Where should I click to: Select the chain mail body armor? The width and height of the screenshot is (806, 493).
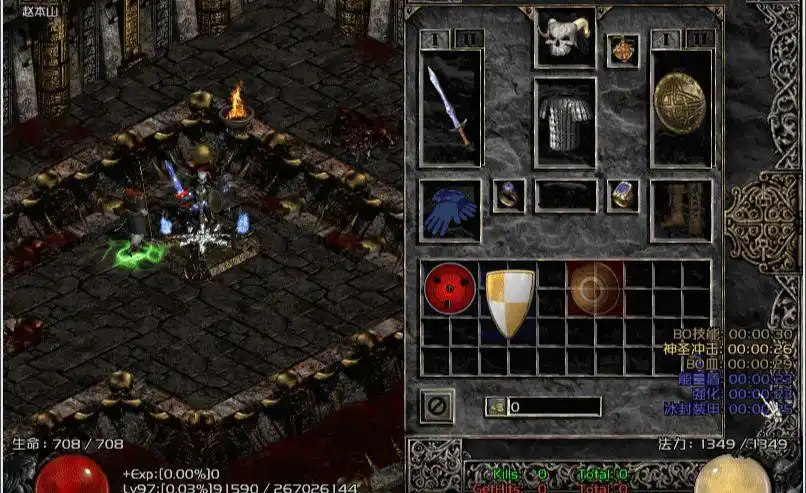(x=564, y=122)
